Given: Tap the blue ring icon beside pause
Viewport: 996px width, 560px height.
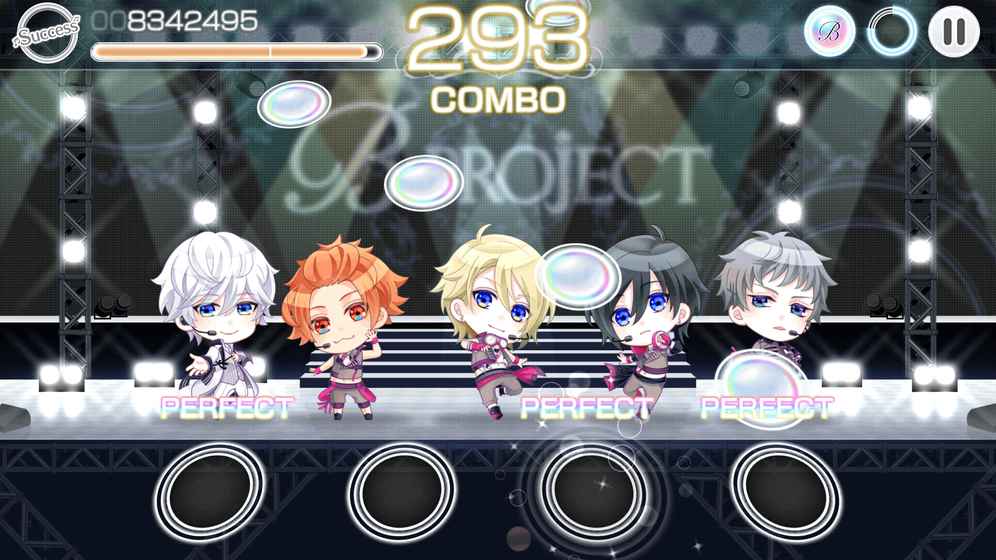Looking at the screenshot, I should (x=891, y=32).
